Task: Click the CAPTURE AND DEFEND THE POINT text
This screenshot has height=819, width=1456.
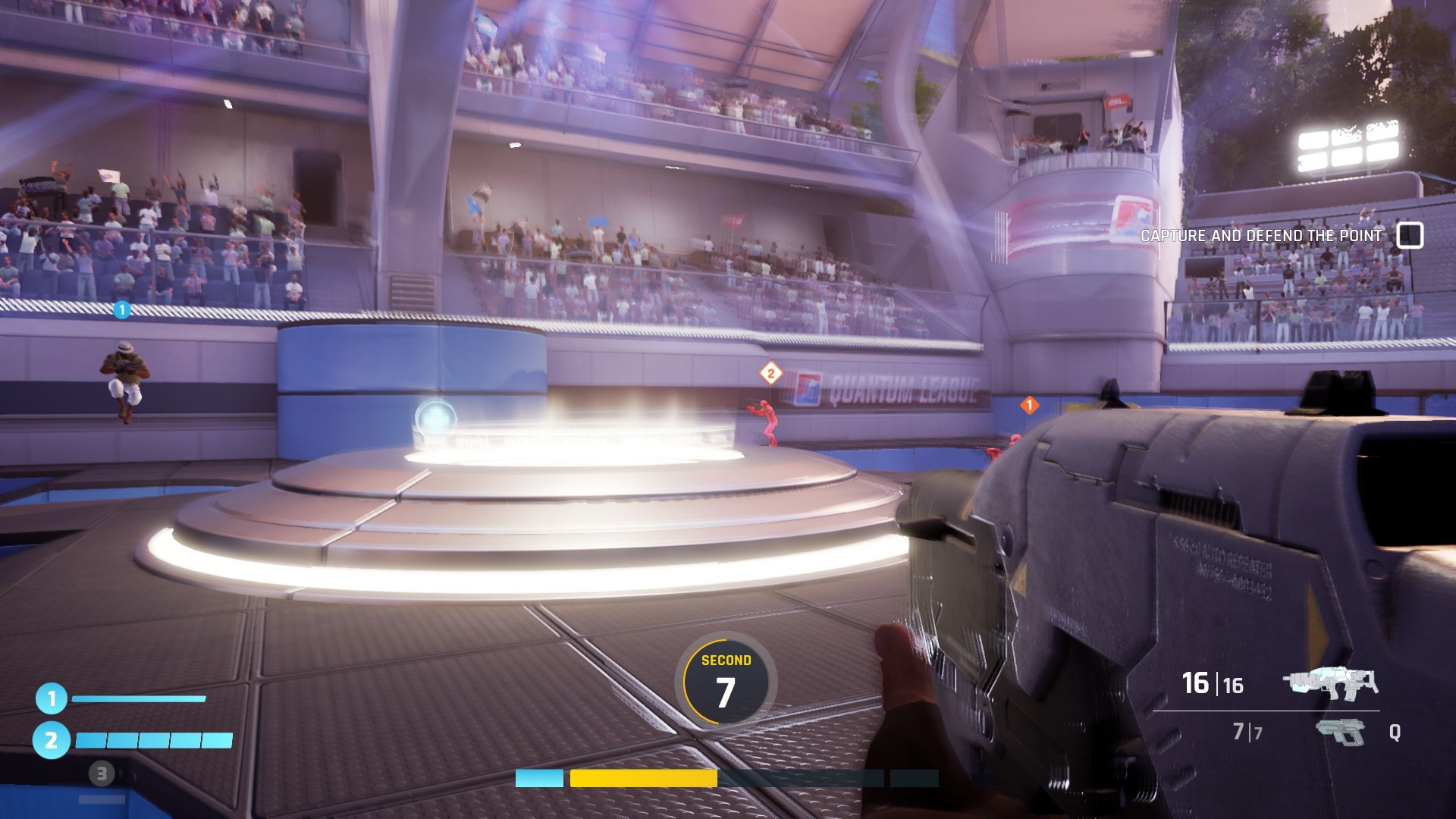Action: (x=1261, y=236)
